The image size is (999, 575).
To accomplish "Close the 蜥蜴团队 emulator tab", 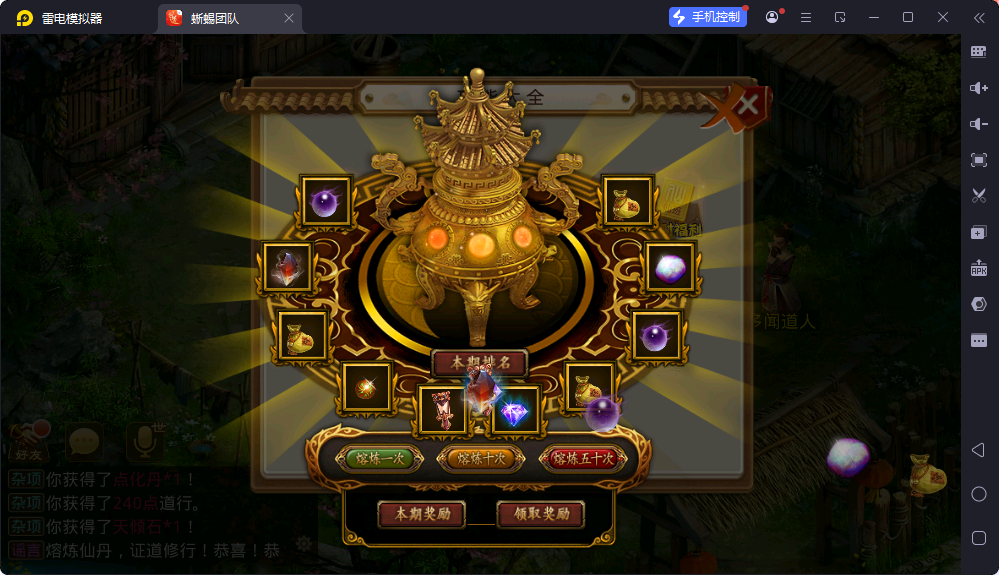I will (x=289, y=18).
